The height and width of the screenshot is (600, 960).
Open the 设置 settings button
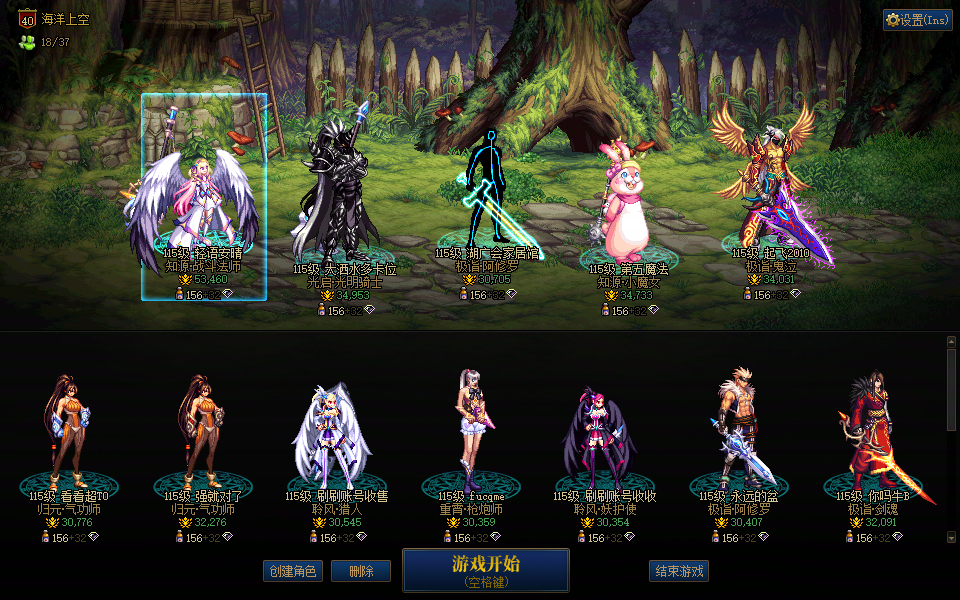917,20
